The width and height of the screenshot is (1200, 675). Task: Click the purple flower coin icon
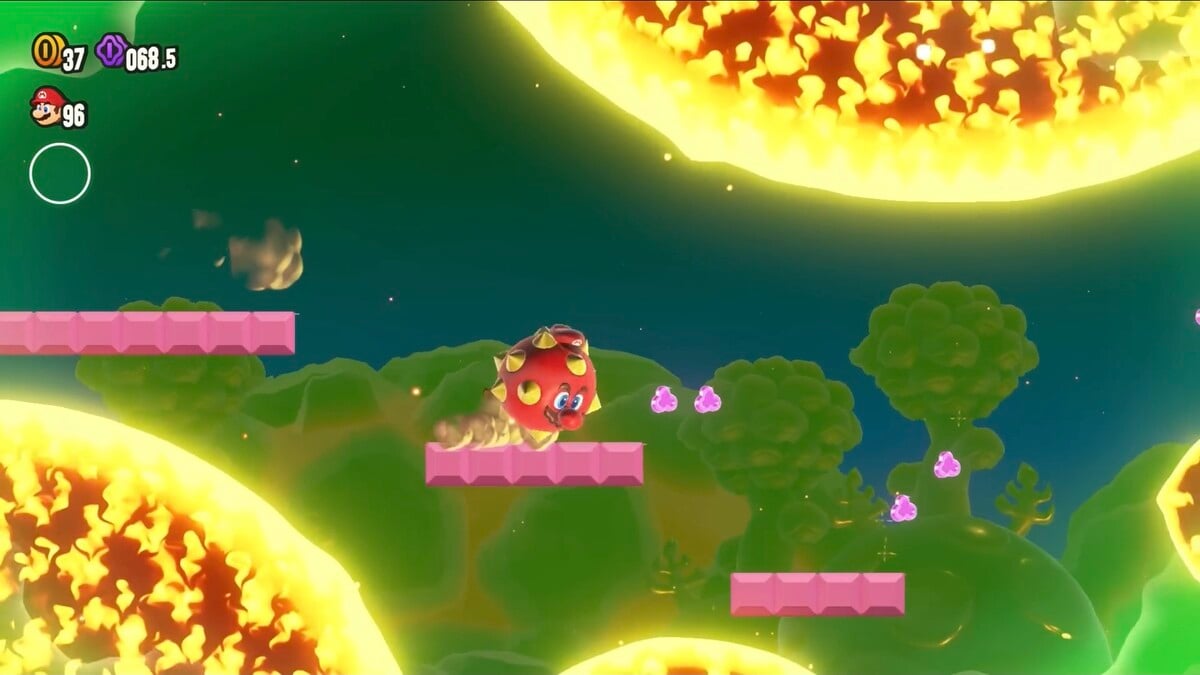click(x=110, y=50)
